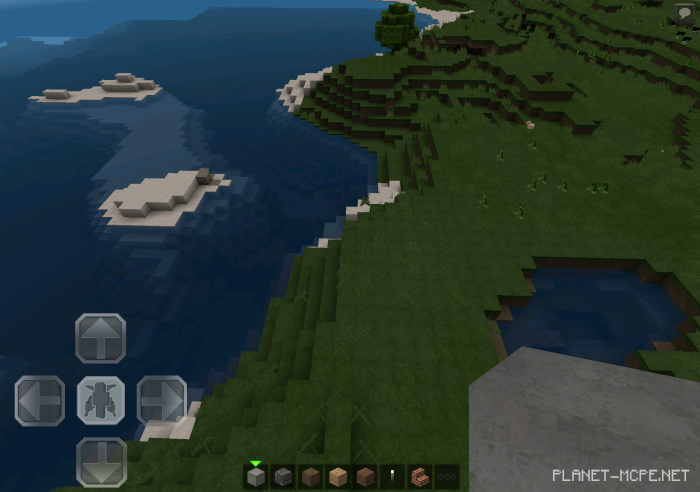Screen dimensions: 700x492
Task: Tap the move forward arrow button
Action: 100,338
